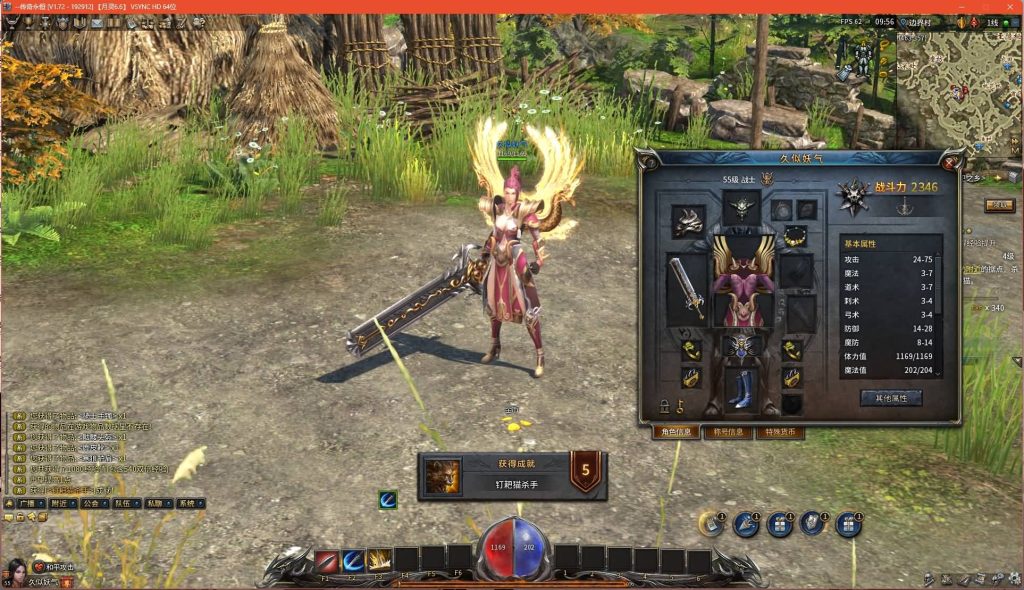Select the equipped greatsword weapon slot

pyautogui.click(x=686, y=289)
